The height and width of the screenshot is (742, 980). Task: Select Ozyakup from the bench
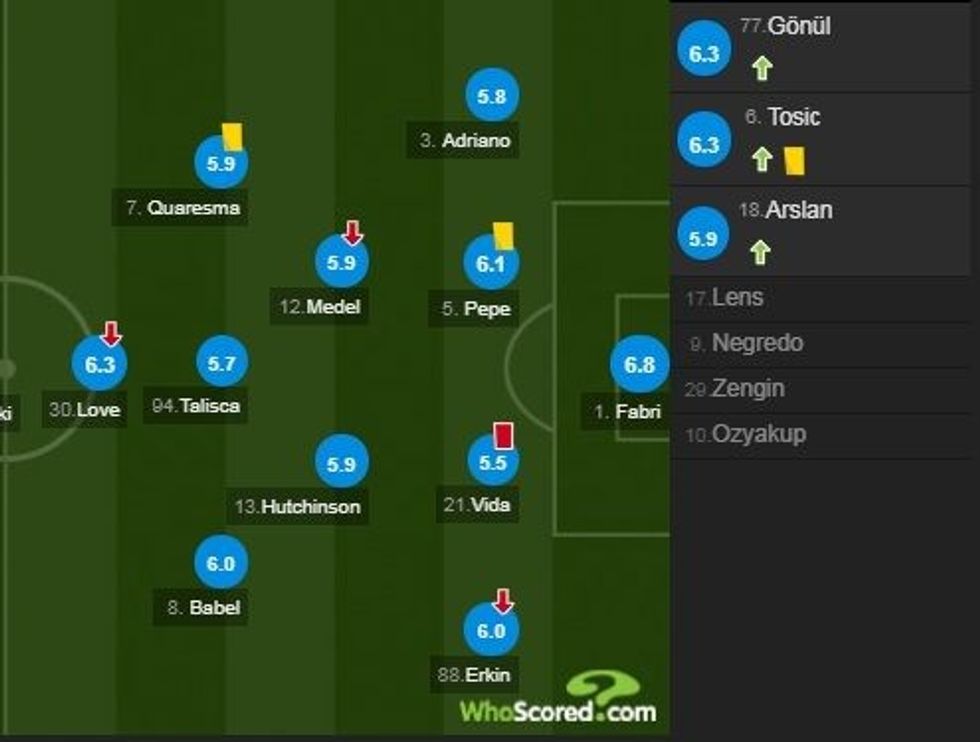pos(758,434)
